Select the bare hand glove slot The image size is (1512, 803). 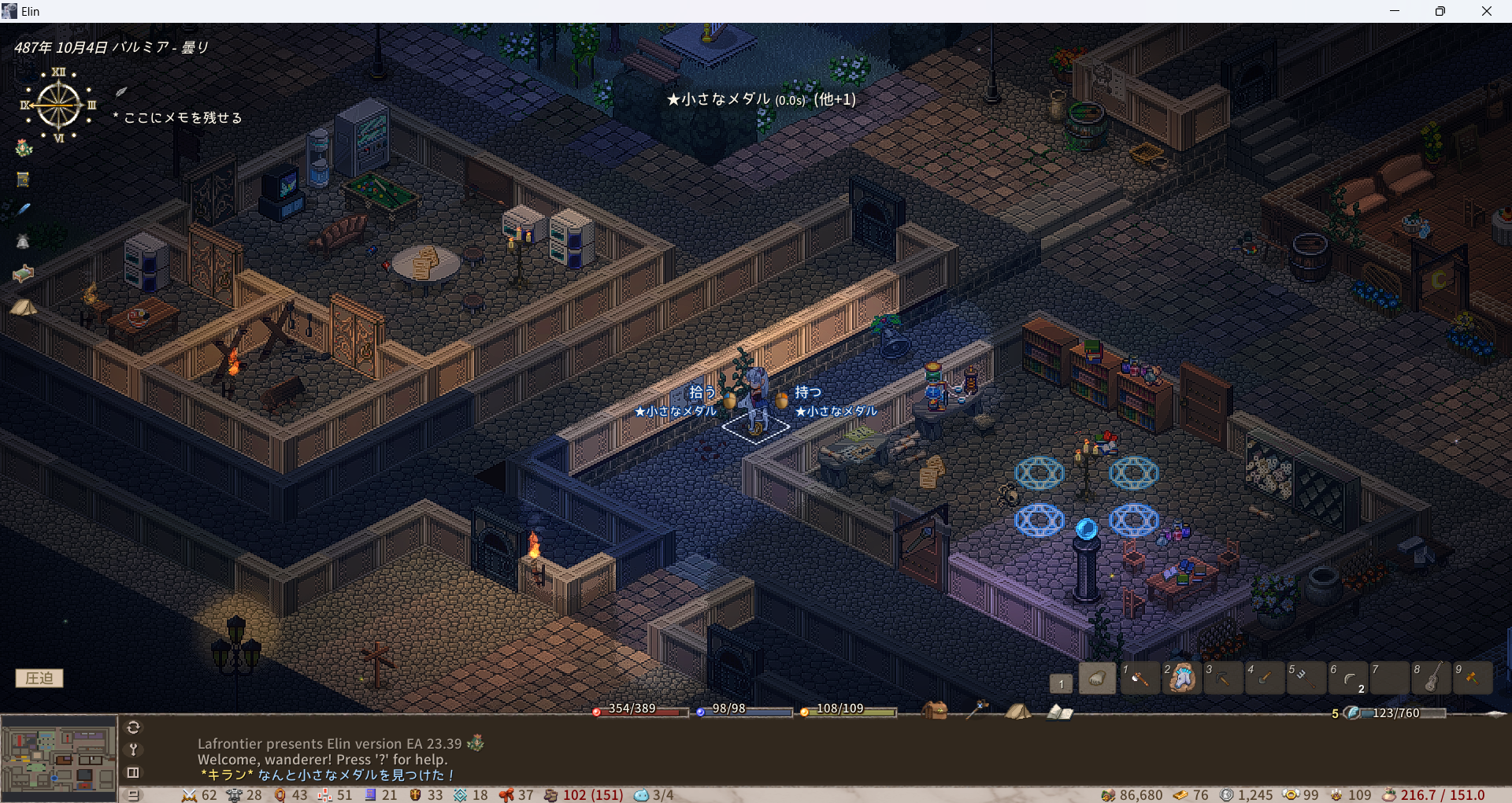pos(1097,678)
